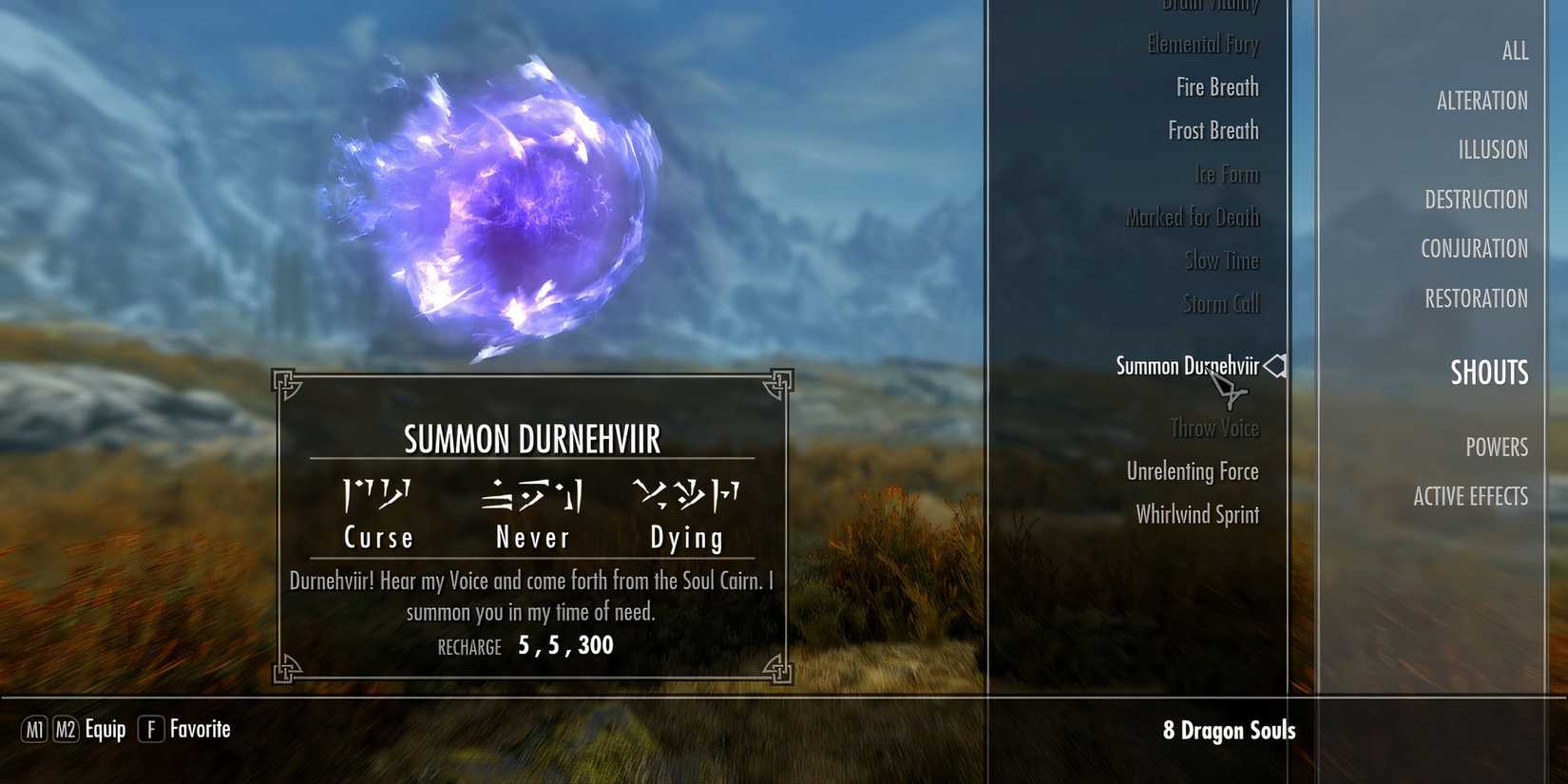
Task: Click the 8 Dragon Souls counter
Action: point(1232,731)
